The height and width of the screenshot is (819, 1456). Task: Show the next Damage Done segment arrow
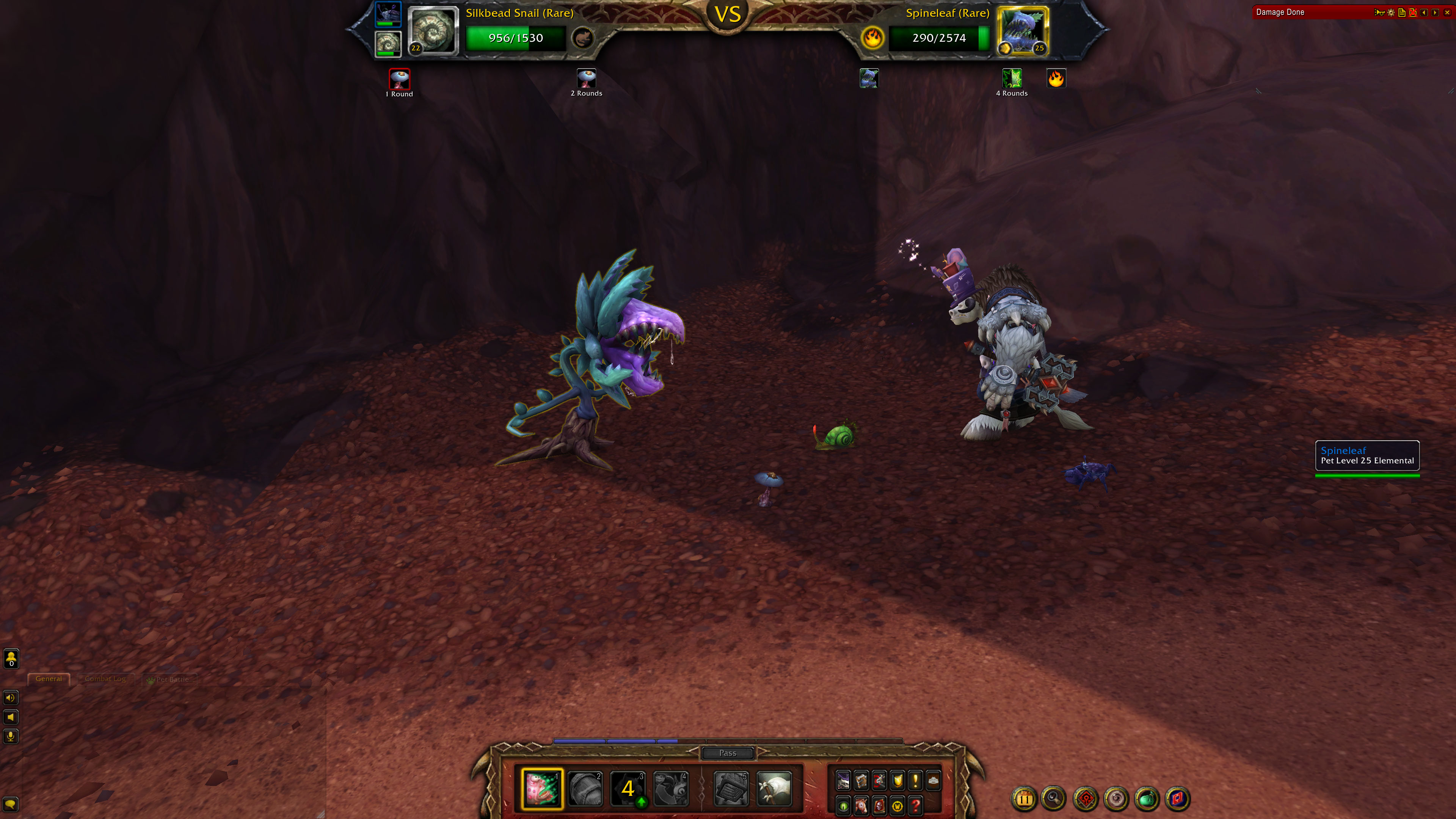click(1435, 13)
